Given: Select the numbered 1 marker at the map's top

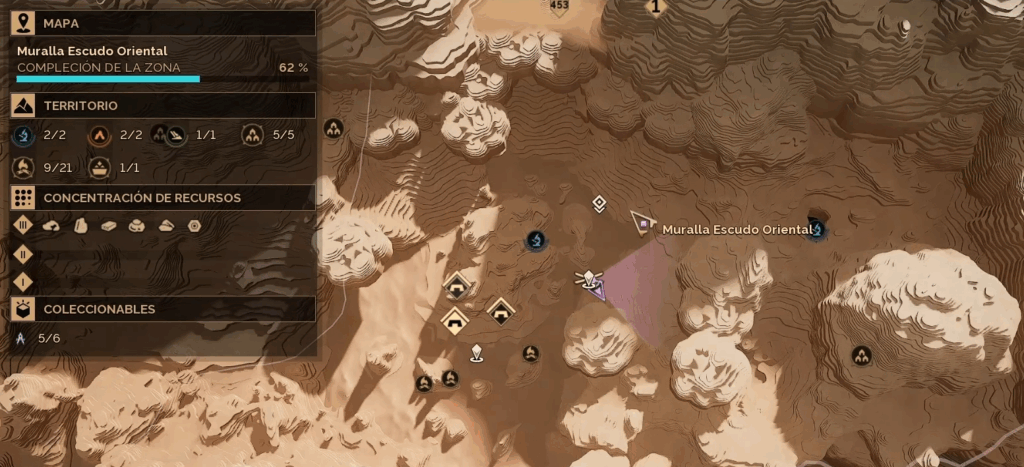Looking at the screenshot, I should [656, 8].
